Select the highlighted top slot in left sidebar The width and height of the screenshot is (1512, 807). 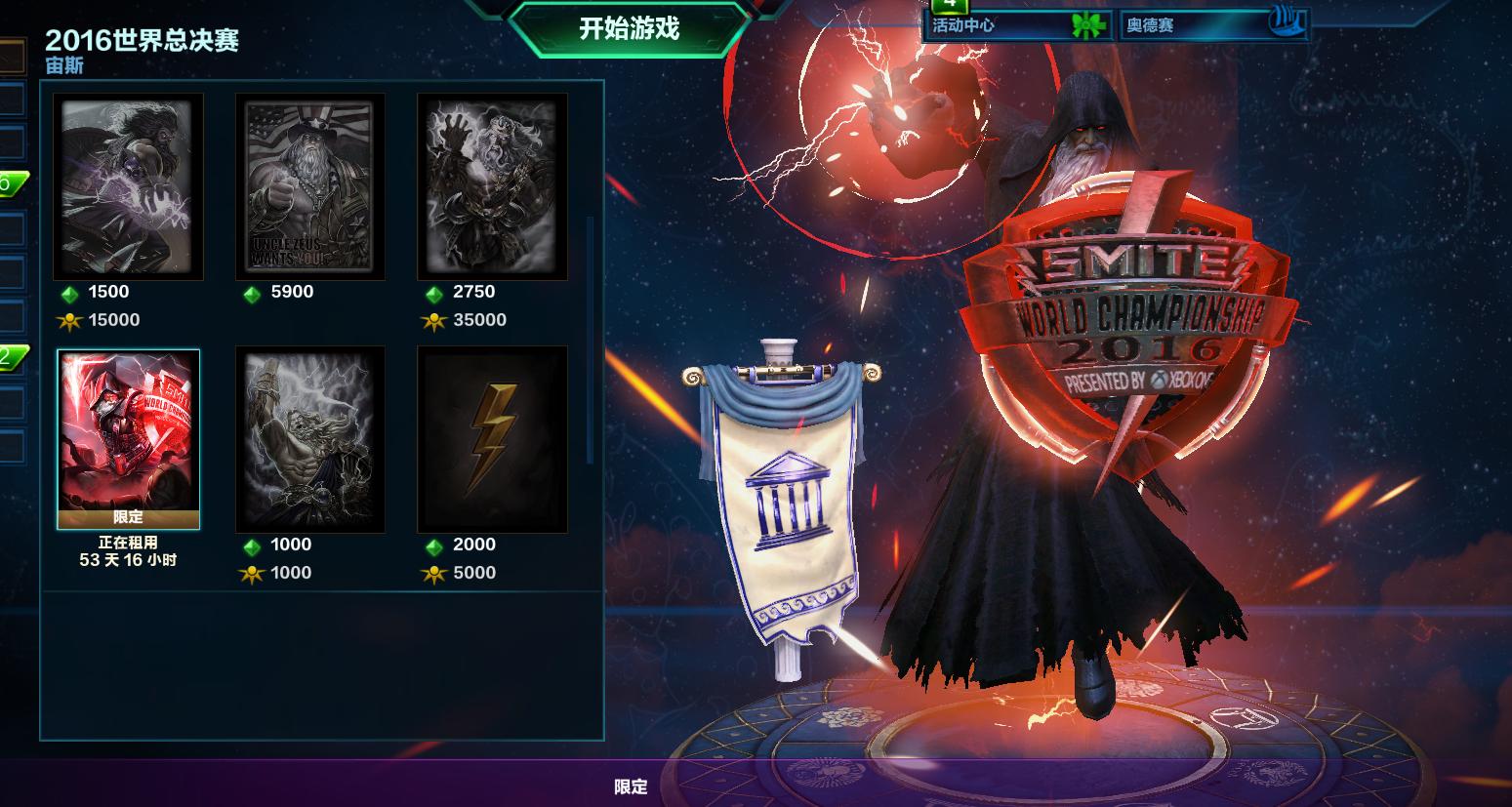coord(11,56)
